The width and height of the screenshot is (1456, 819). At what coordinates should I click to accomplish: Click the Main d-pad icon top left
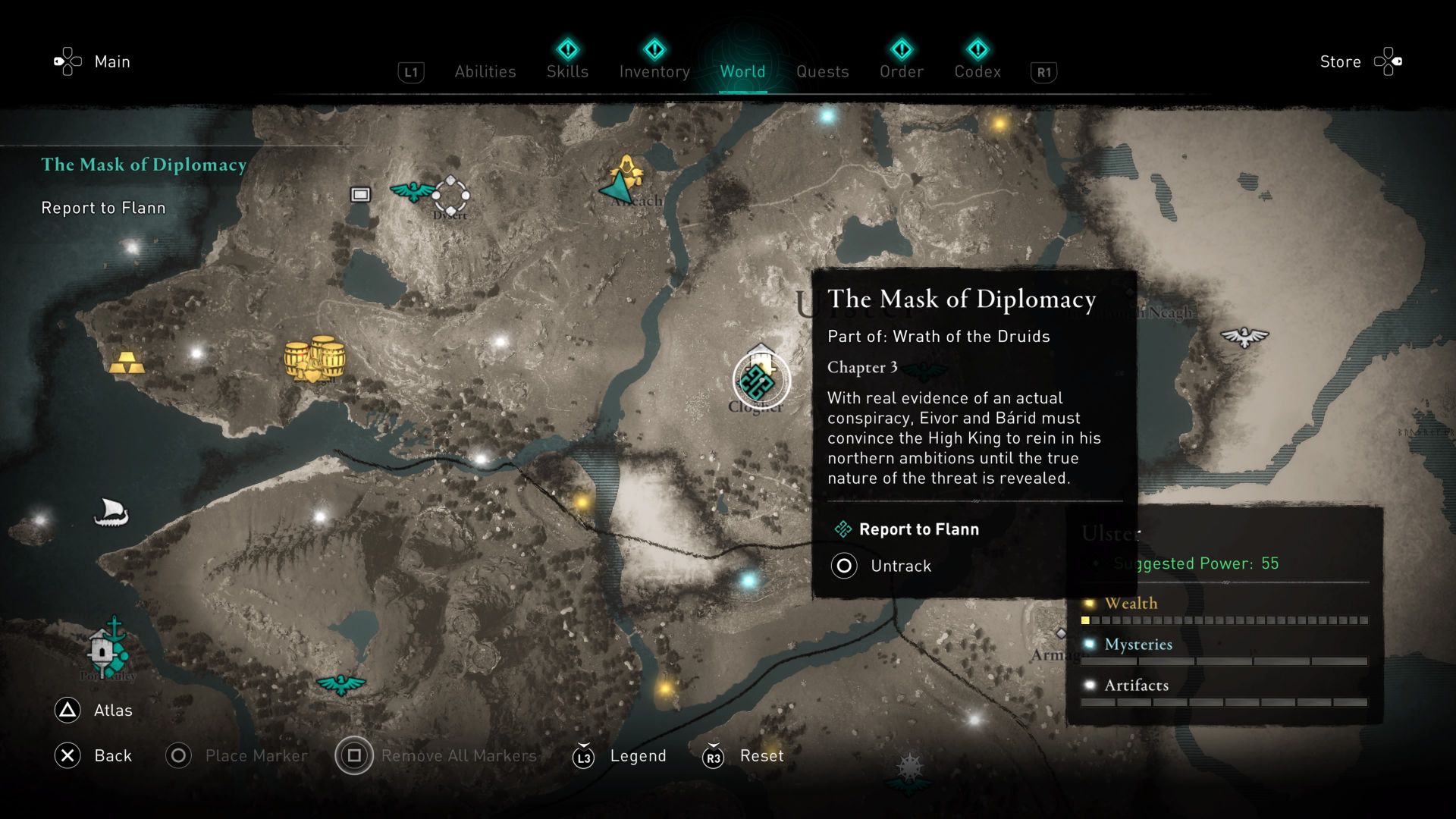[x=67, y=61]
